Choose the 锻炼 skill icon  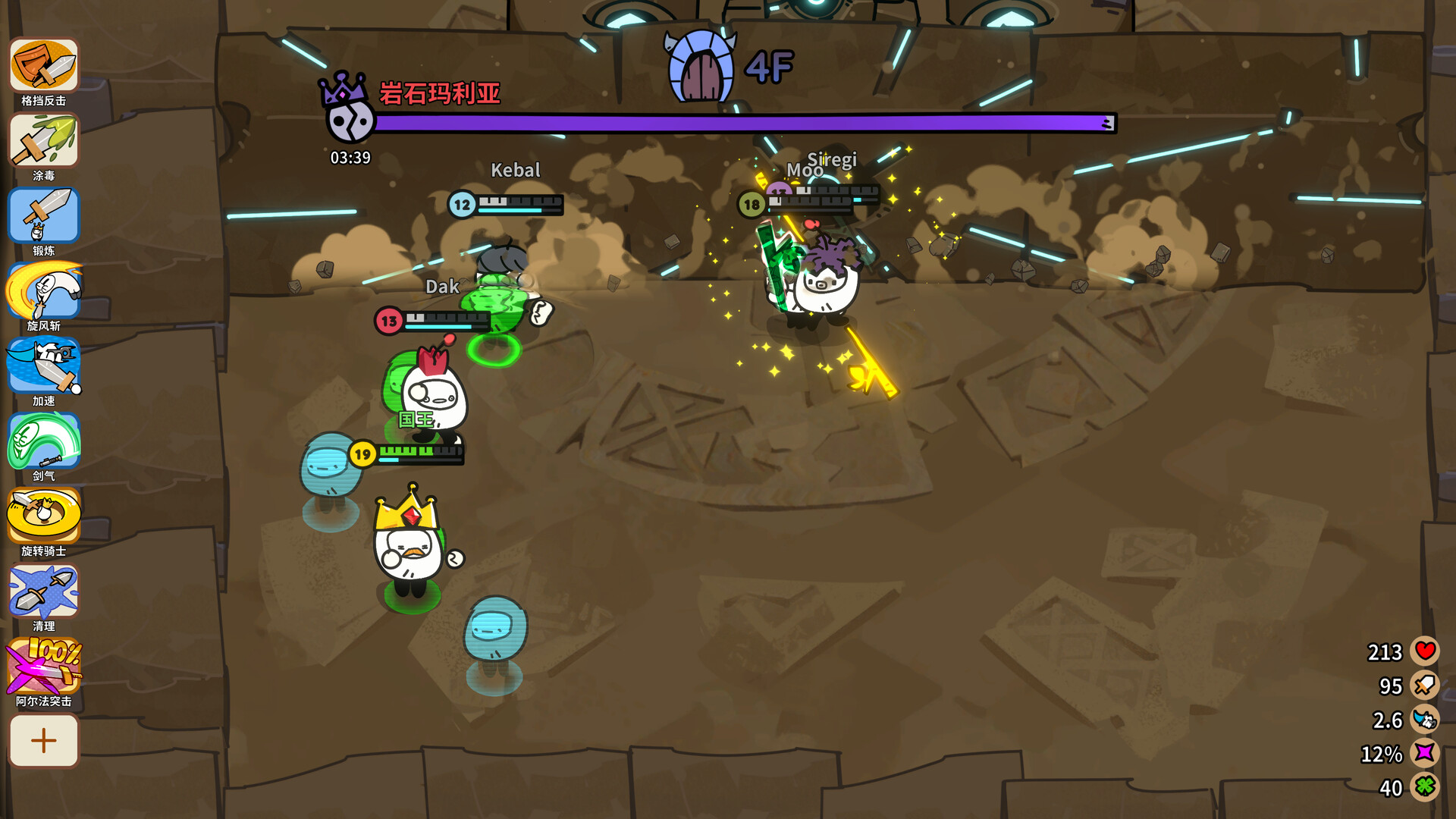43,215
